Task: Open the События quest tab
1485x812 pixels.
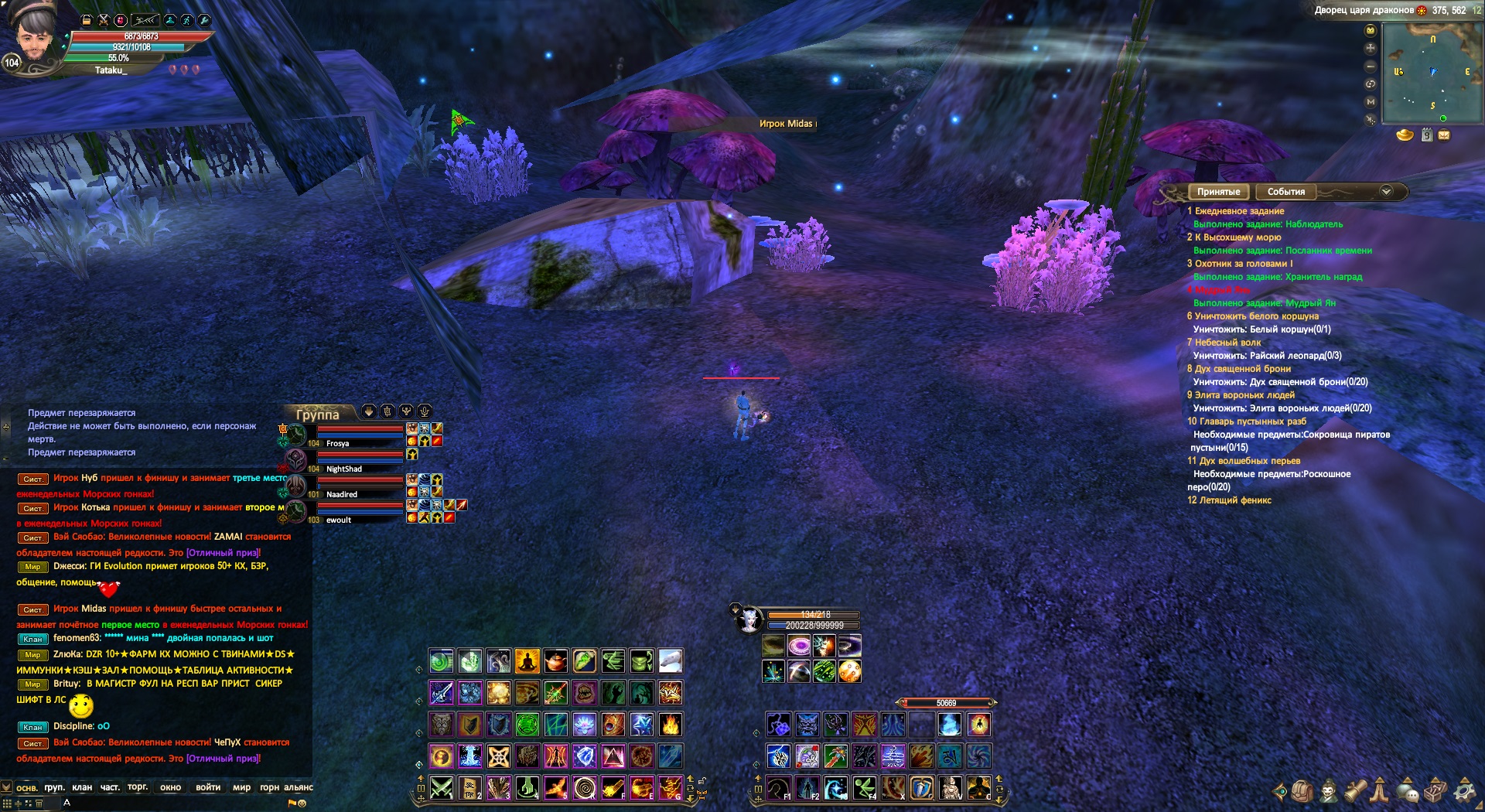Action: (1285, 192)
